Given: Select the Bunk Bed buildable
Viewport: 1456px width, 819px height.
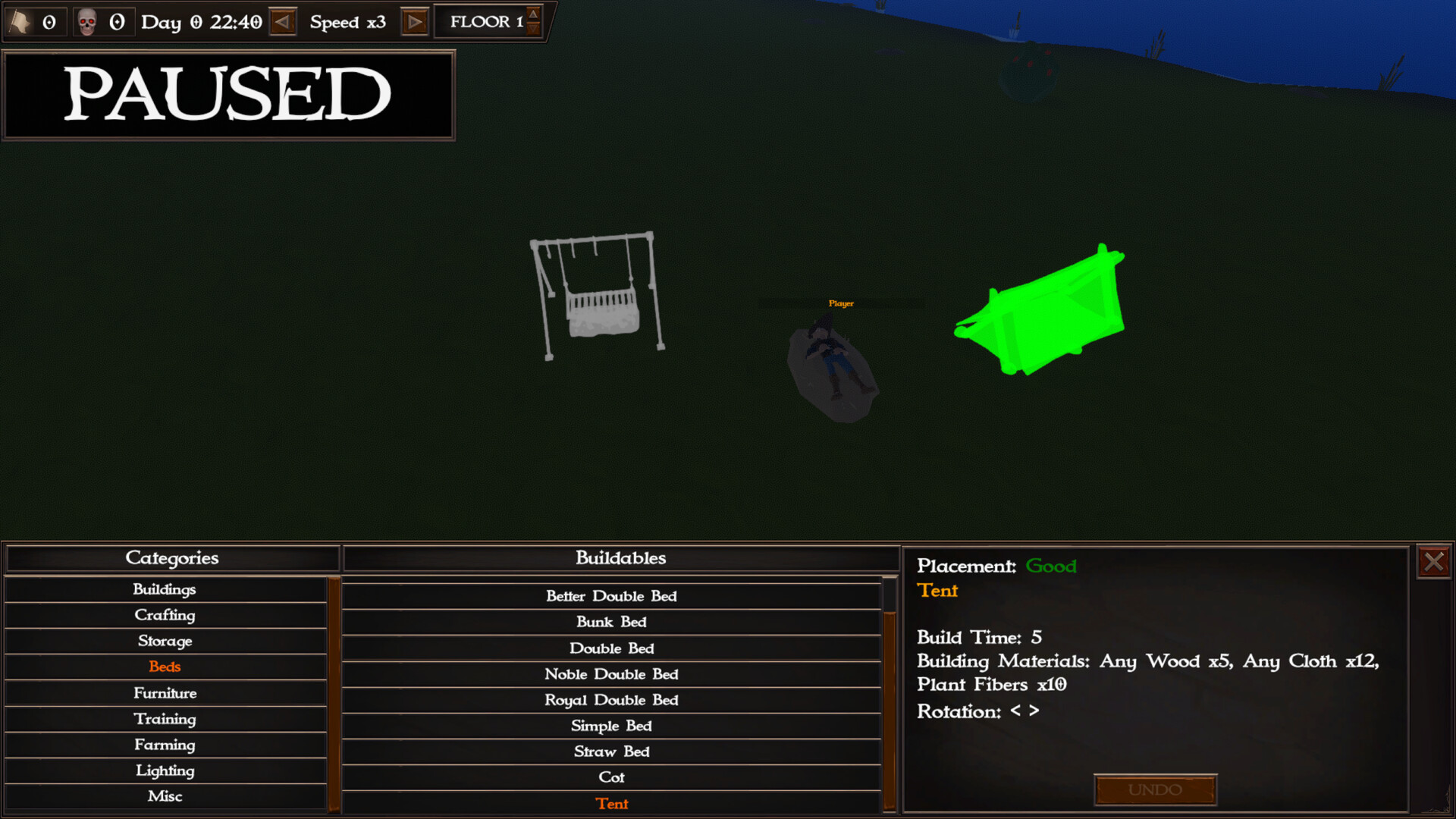Looking at the screenshot, I should coord(611,622).
